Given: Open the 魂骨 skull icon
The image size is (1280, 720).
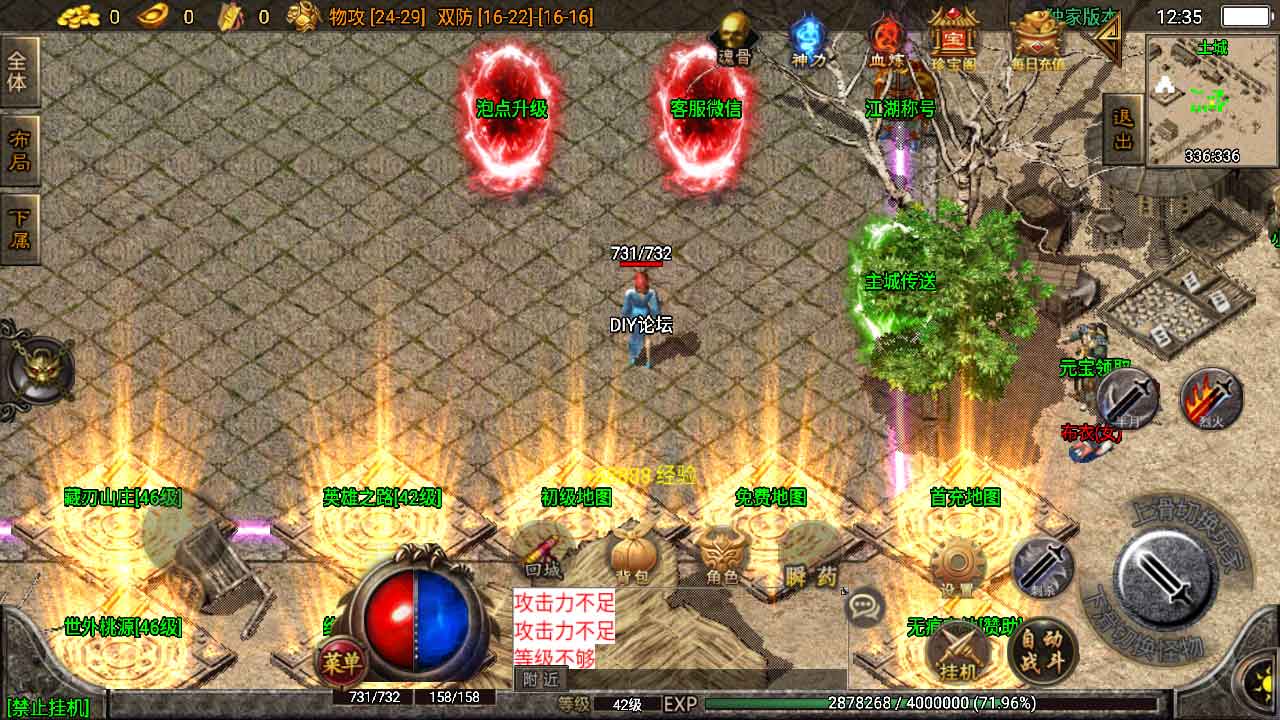Looking at the screenshot, I should click(x=733, y=38).
